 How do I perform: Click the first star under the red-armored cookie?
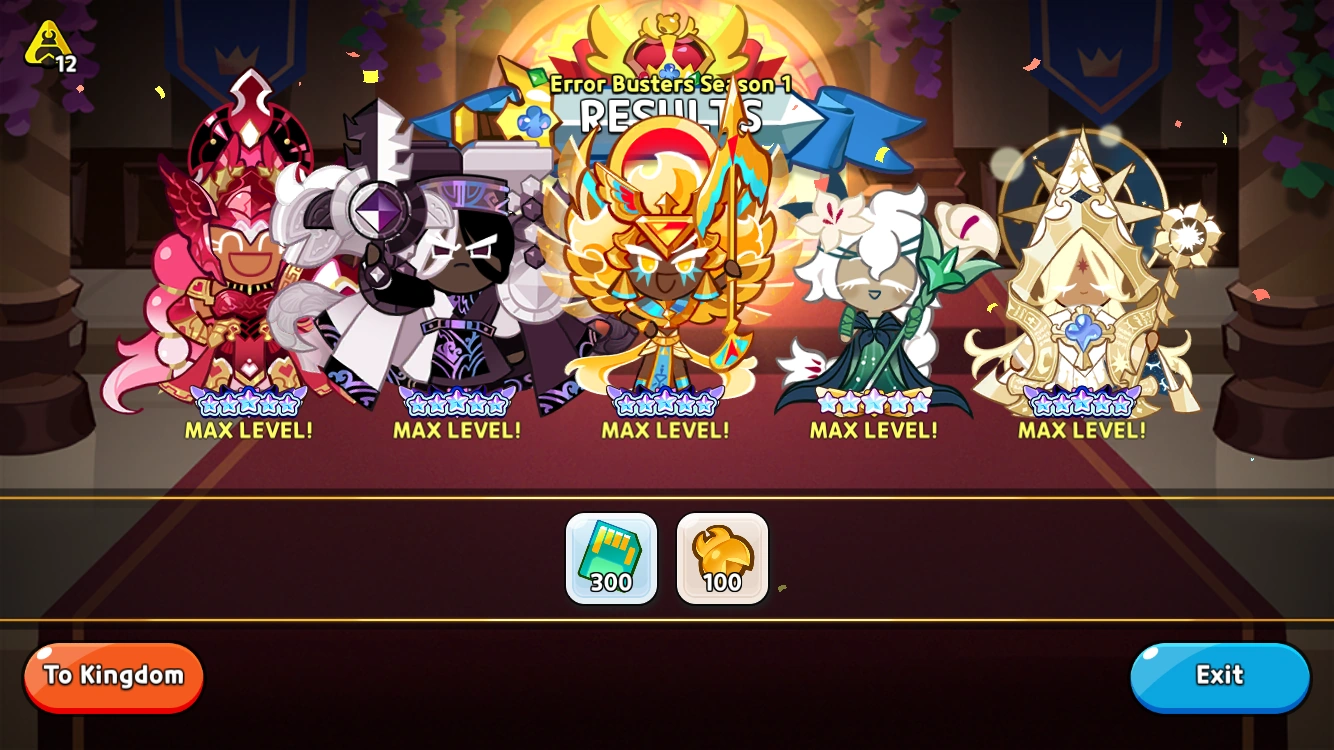point(209,403)
